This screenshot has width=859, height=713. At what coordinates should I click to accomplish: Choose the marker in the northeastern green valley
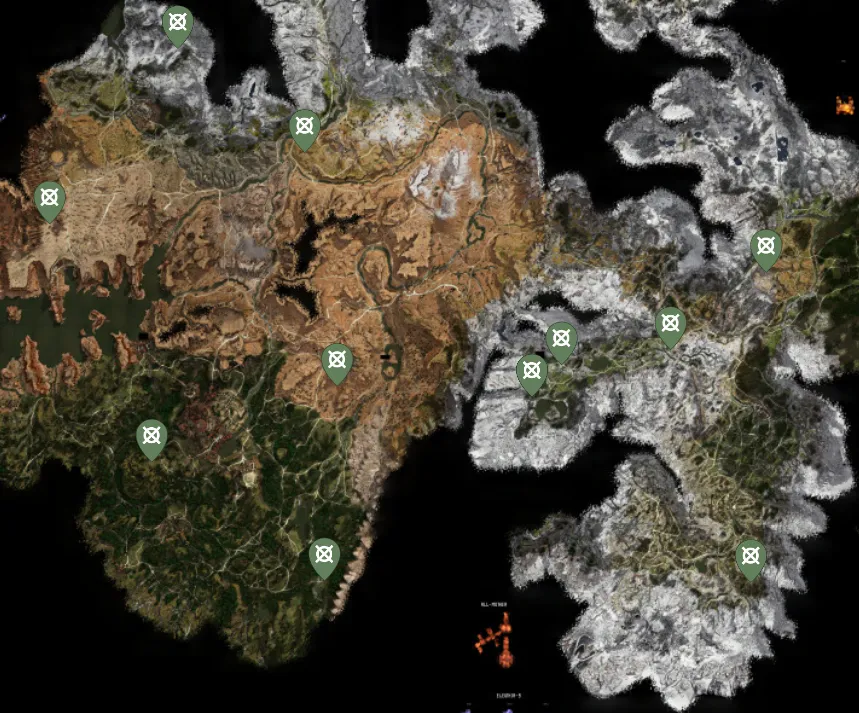766,247
